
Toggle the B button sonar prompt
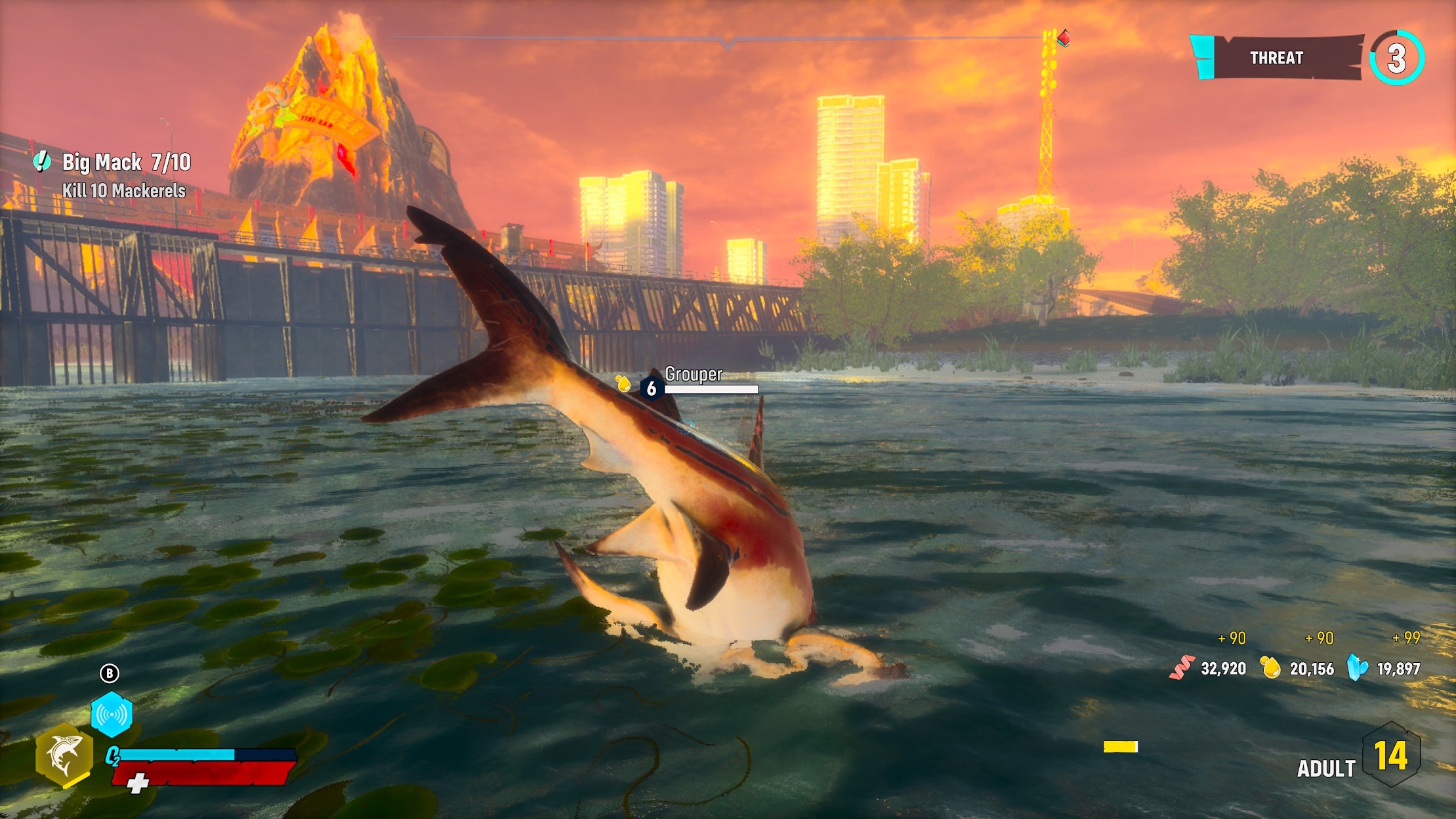click(110, 673)
